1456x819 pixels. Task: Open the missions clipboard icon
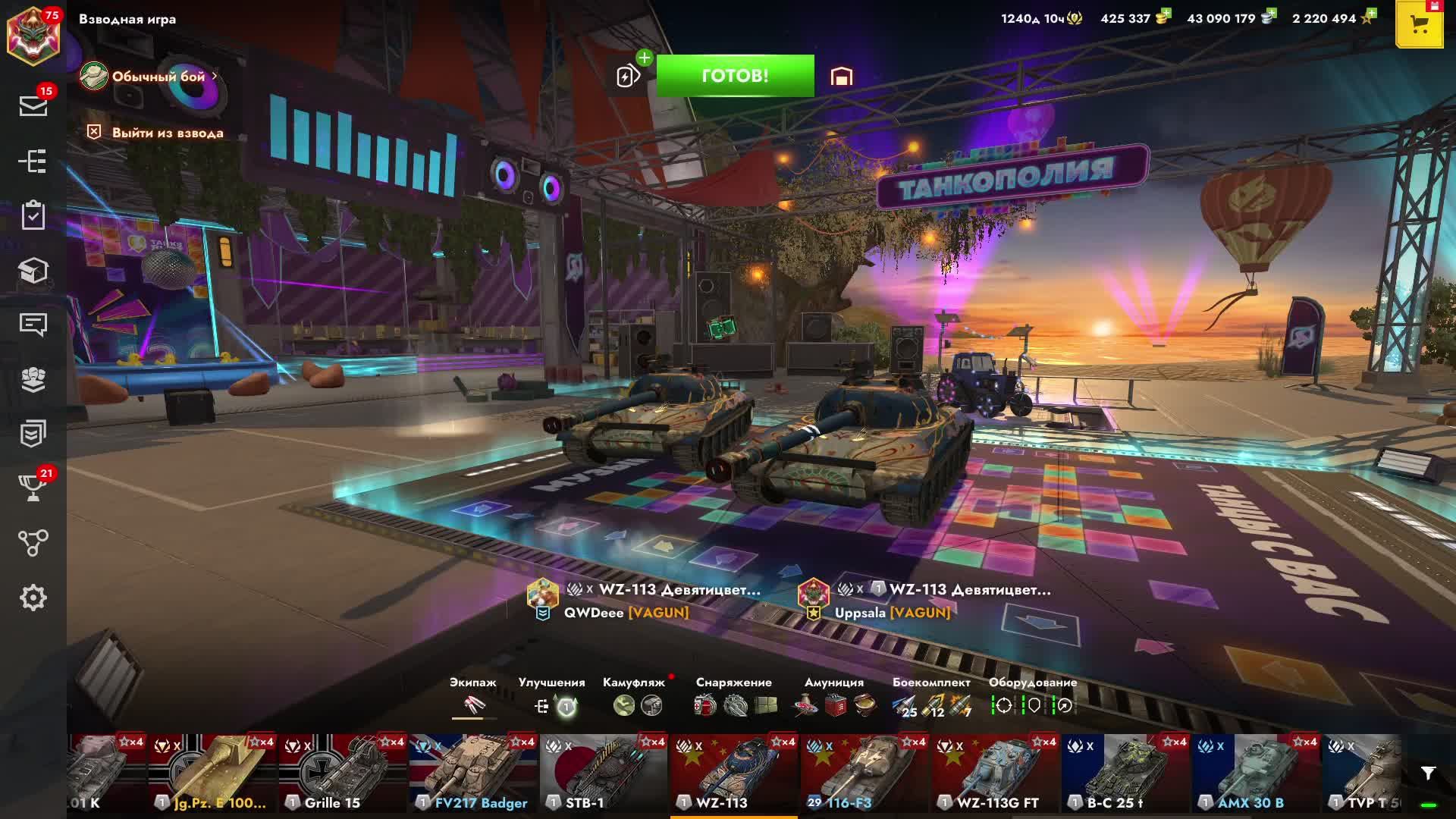[33, 215]
